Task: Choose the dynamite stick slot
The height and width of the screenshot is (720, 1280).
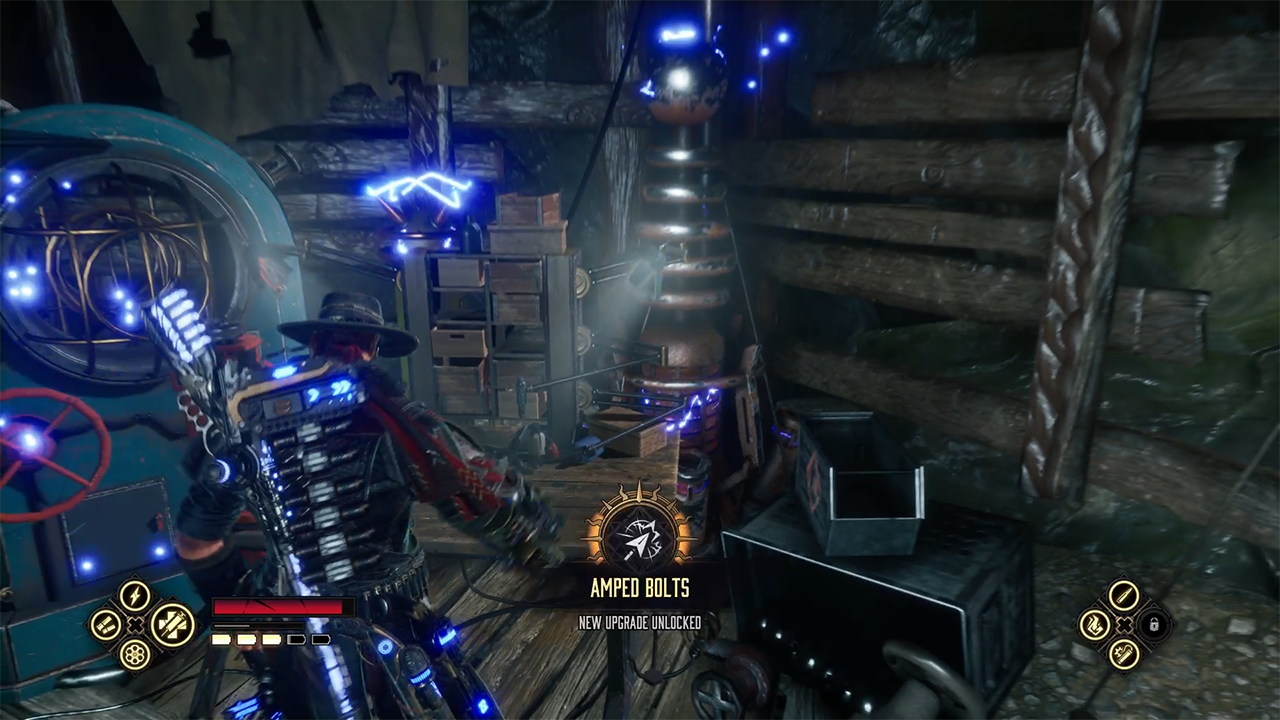Action: pyautogui.click(x=1124, y=655)
